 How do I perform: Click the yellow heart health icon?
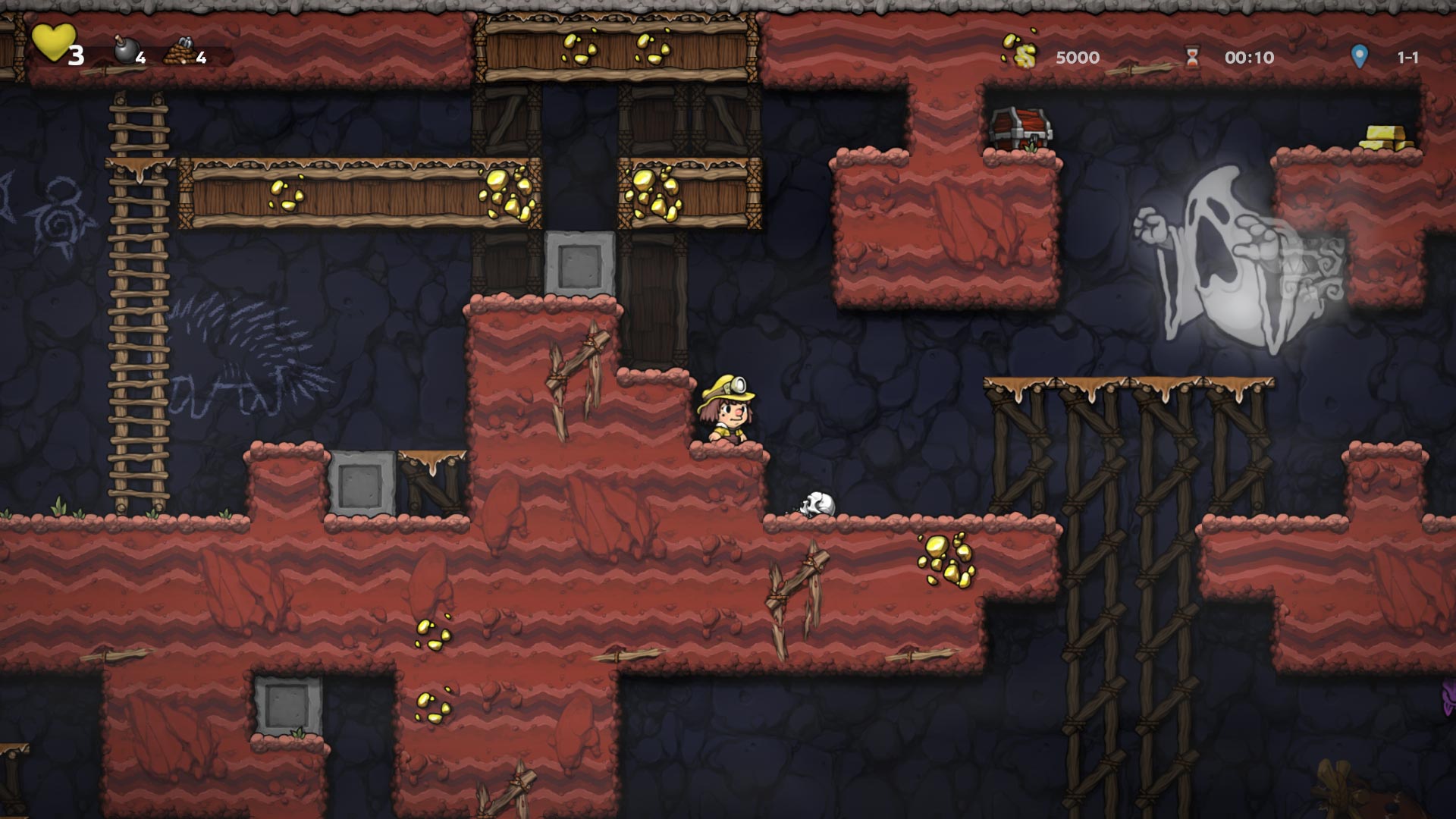53,42
